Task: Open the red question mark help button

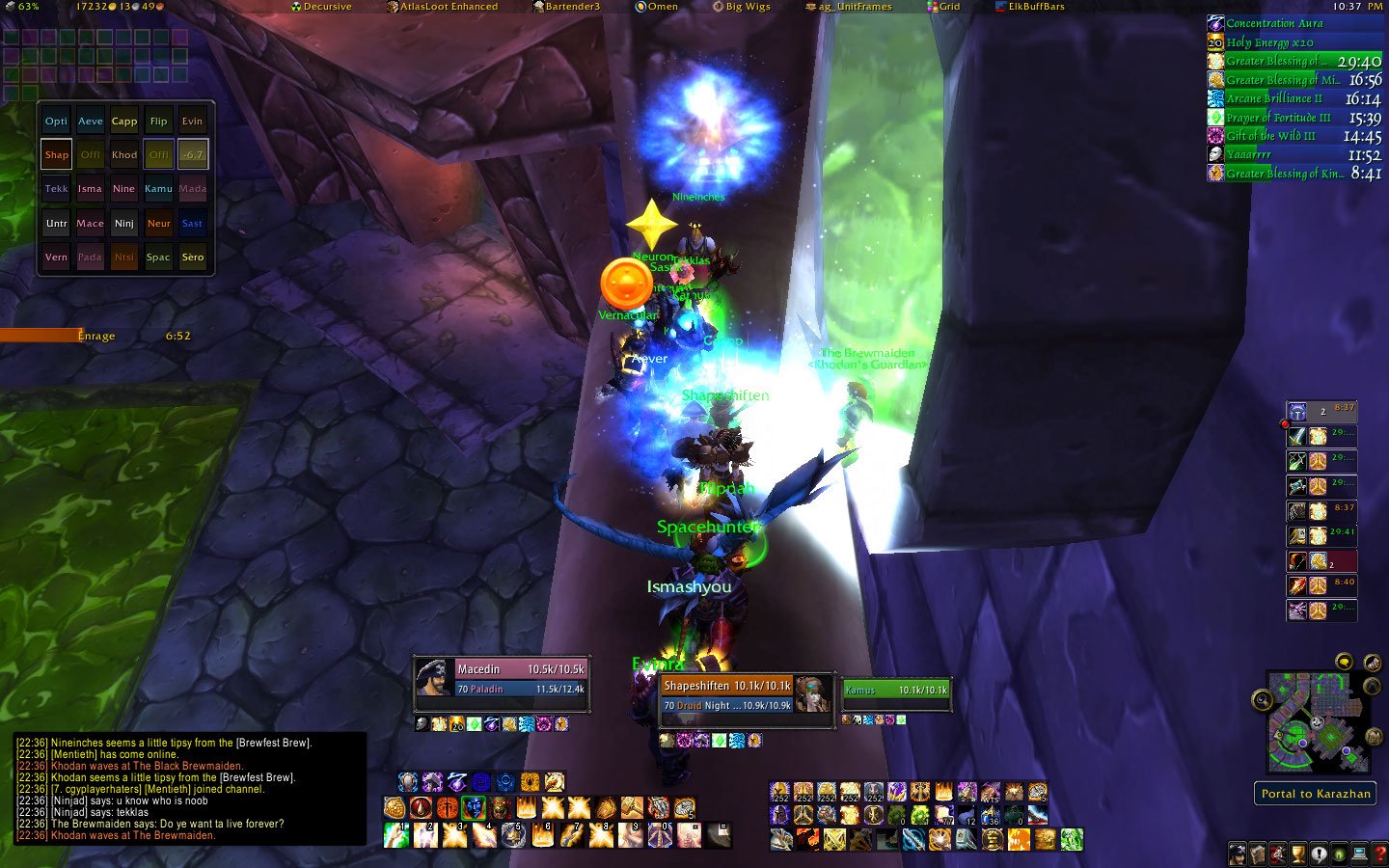Action: tap(1379, 854)
